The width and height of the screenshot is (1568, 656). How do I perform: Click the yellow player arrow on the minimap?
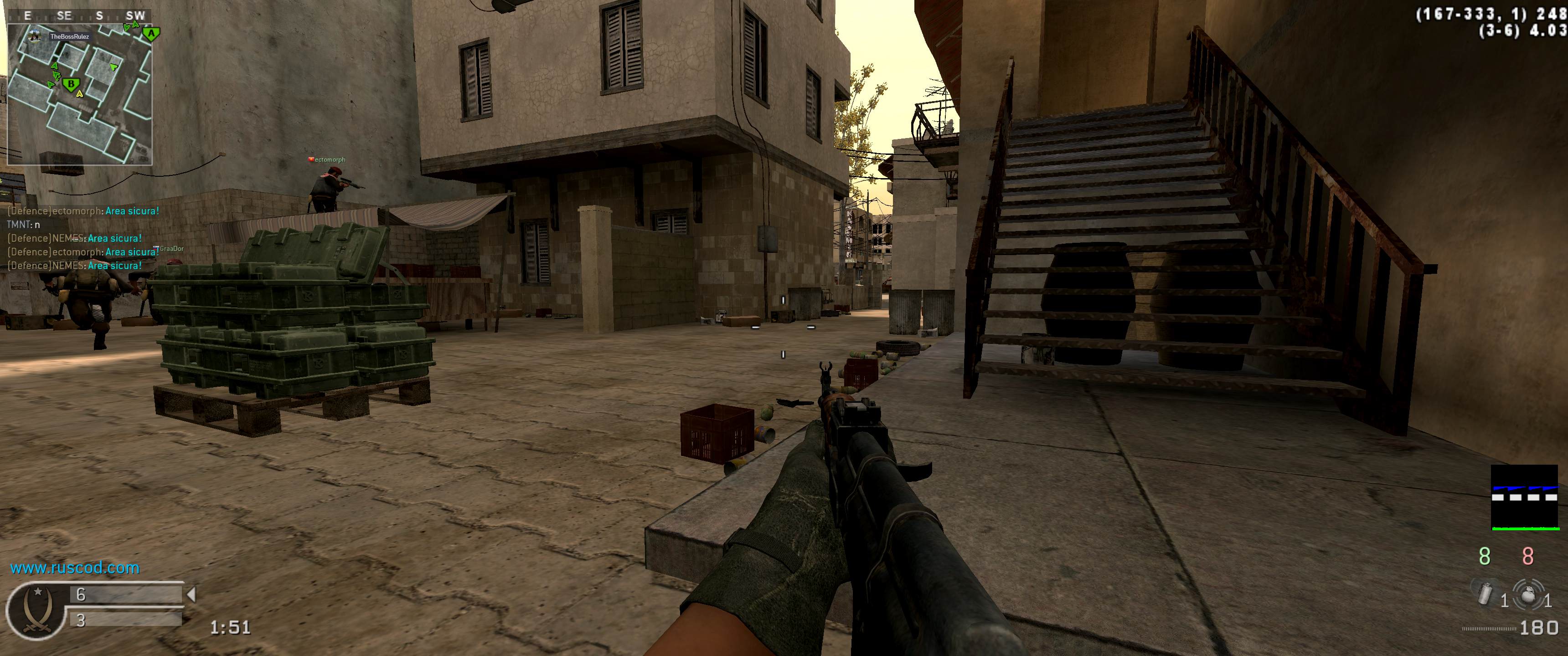point(79,94)
